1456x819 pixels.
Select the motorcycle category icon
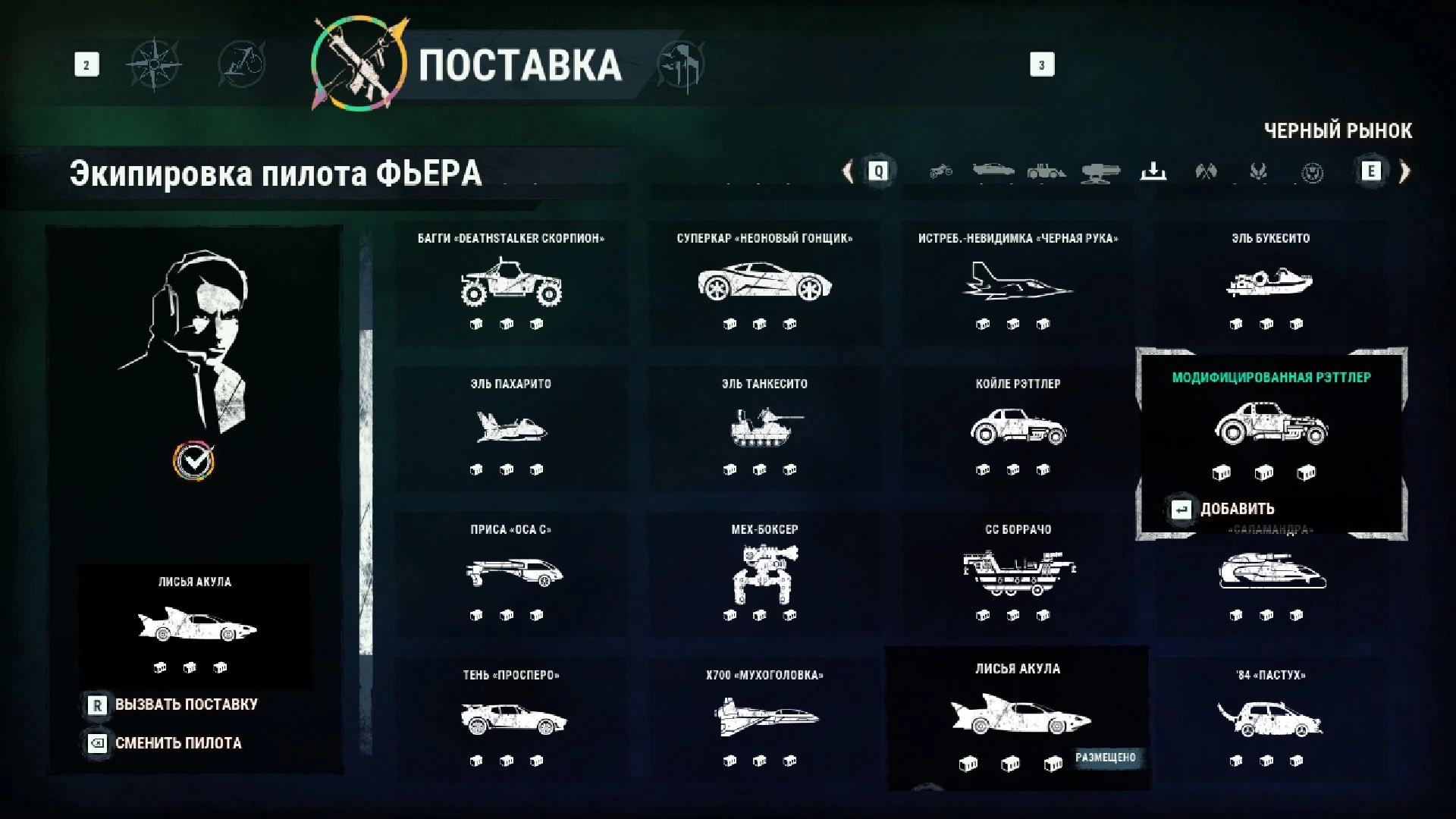[x=940, y=172]
